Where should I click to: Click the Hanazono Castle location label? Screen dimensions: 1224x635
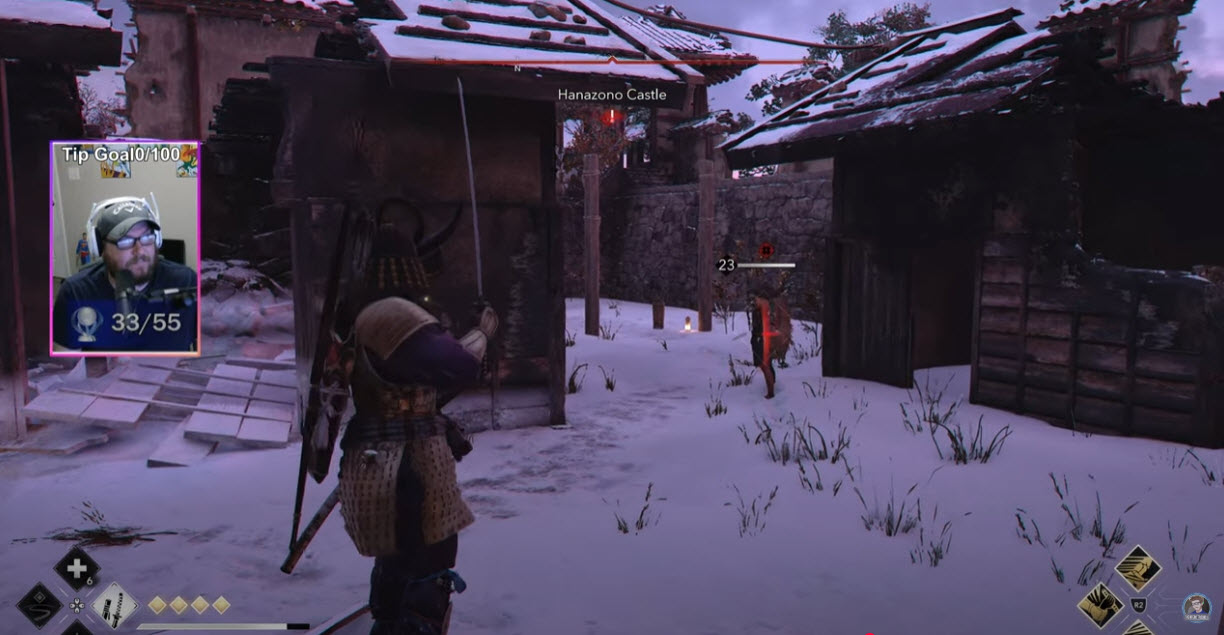(x=612, y=94)
